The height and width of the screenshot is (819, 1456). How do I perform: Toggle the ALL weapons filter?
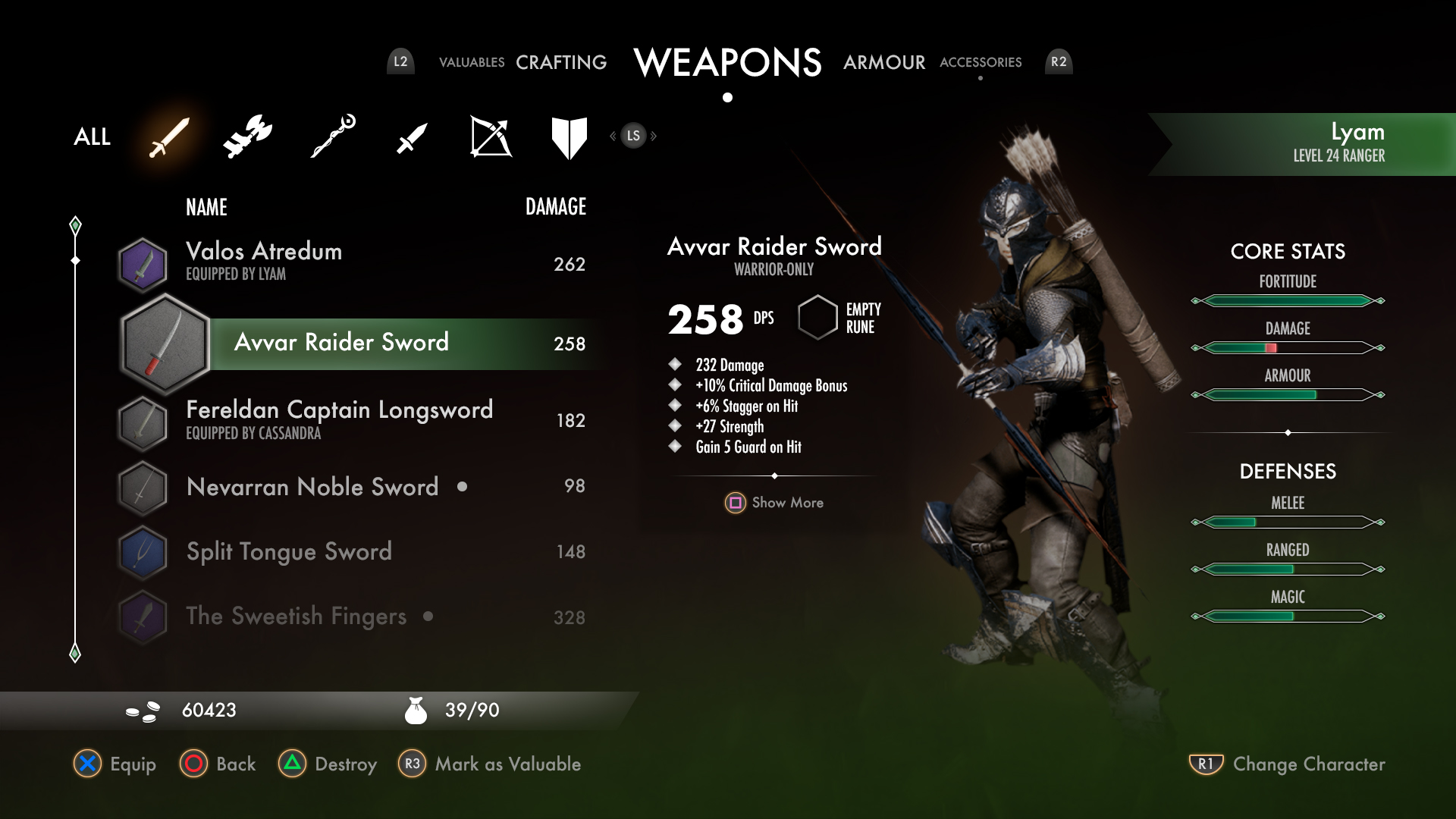pos(91,137)
